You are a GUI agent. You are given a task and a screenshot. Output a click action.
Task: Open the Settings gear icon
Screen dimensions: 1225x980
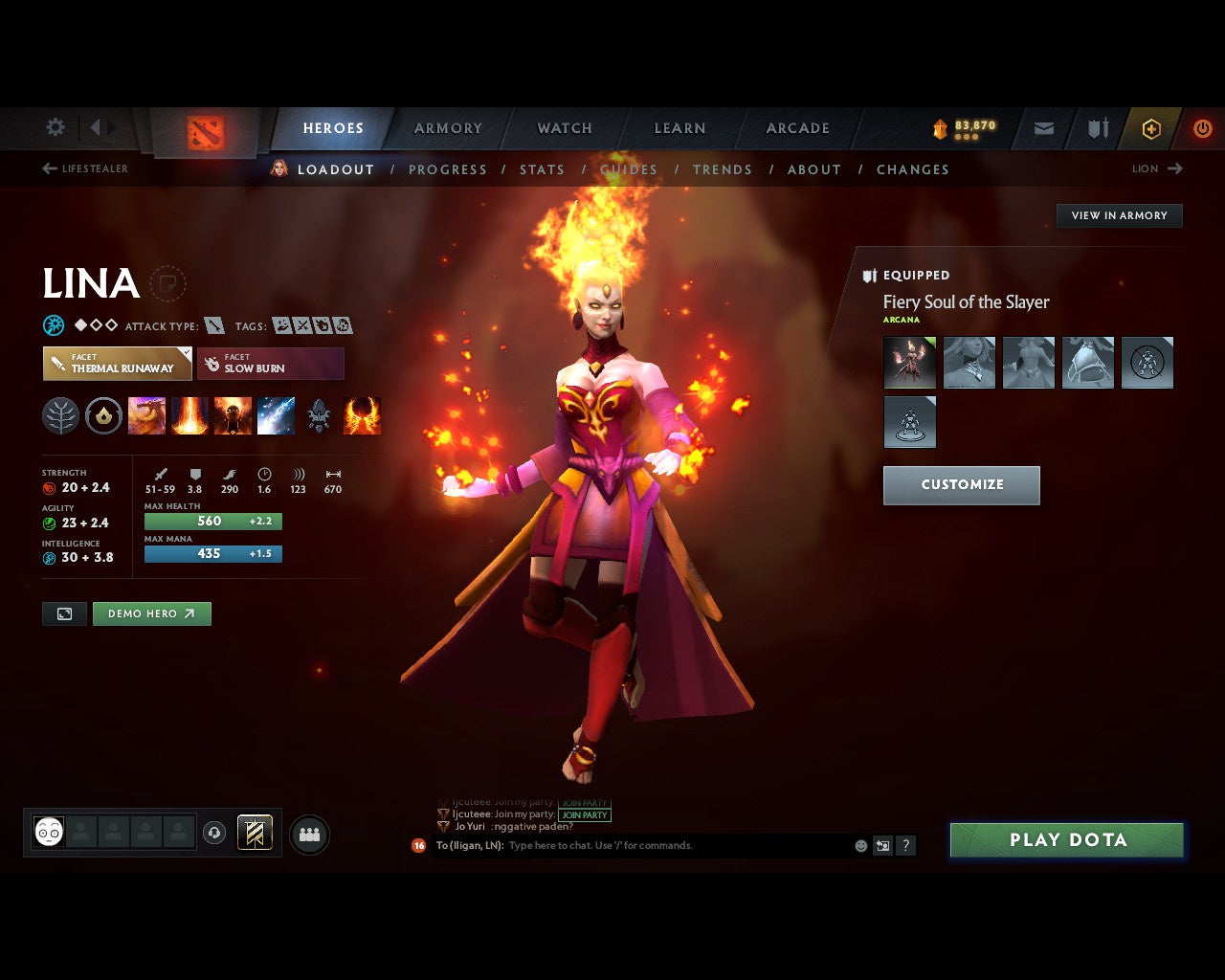click(x=56, y=127)
